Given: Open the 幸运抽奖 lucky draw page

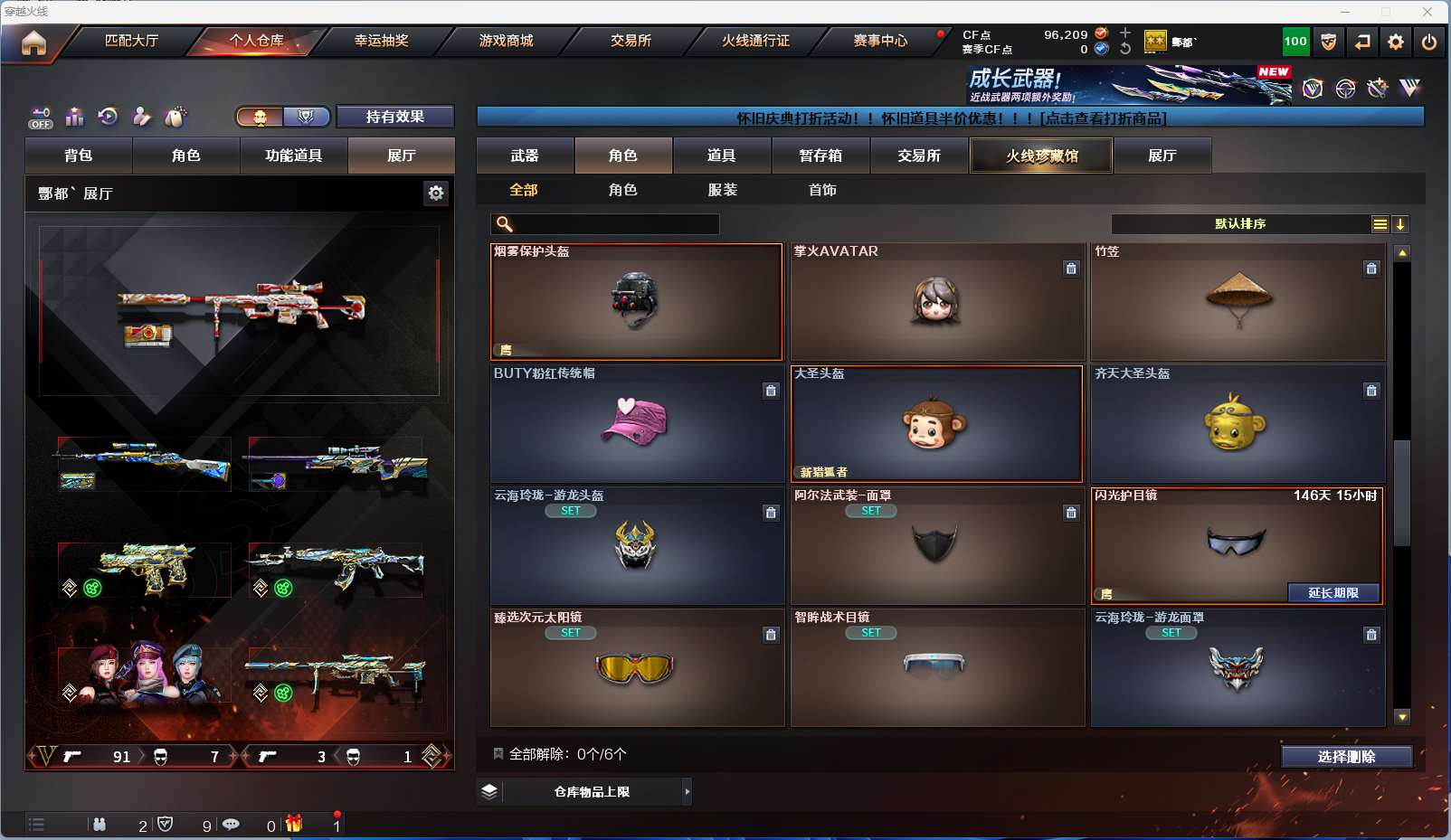Looking at the screenshot, I should [381, 41].
